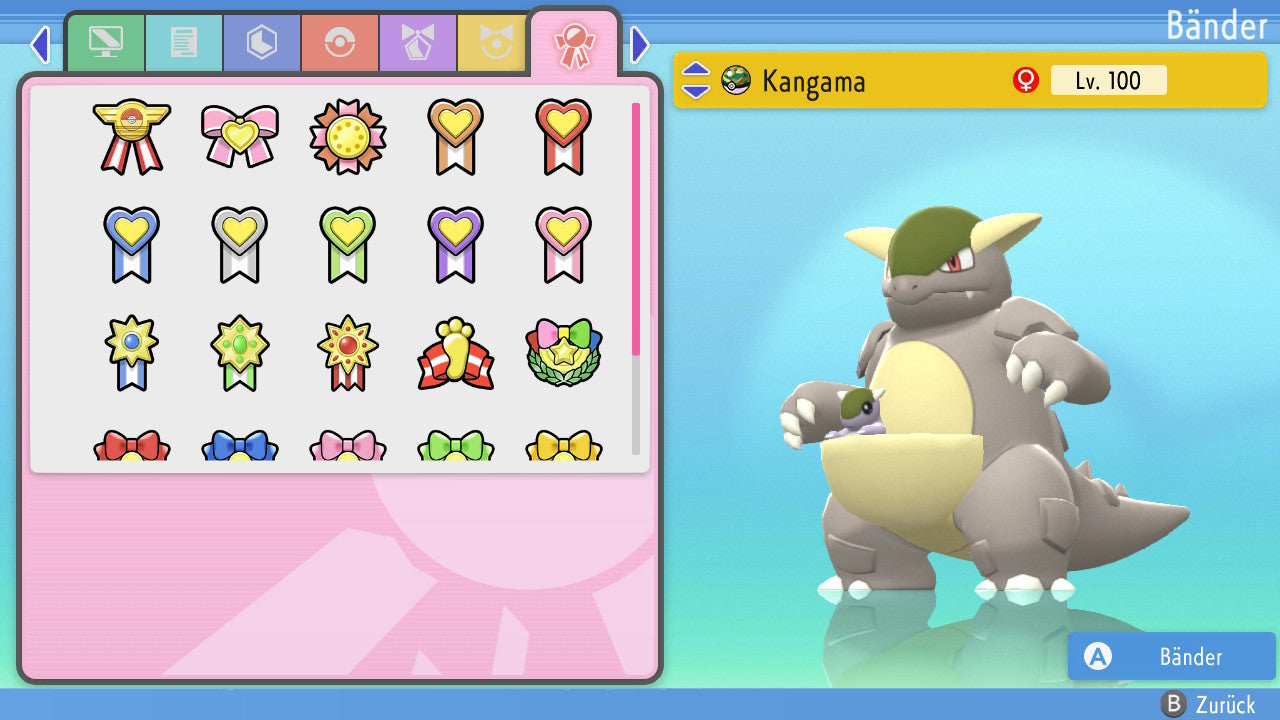
Task: Select the orange flower-shaped ribbon
Action: (348, 136)
